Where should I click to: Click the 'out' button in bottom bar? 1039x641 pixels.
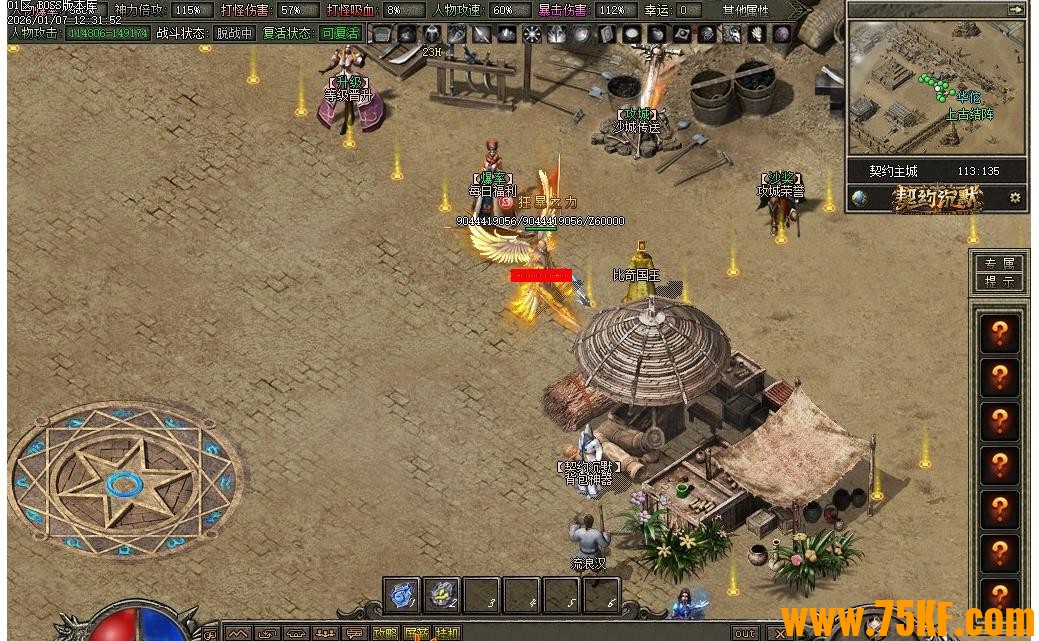745,633
